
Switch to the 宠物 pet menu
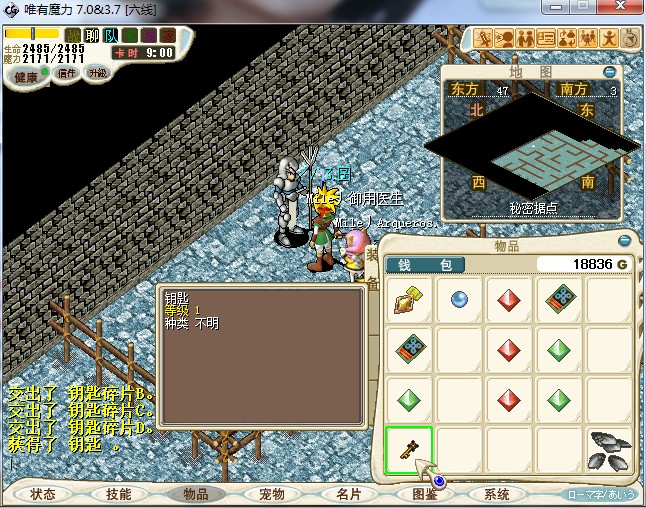point(272,494)
